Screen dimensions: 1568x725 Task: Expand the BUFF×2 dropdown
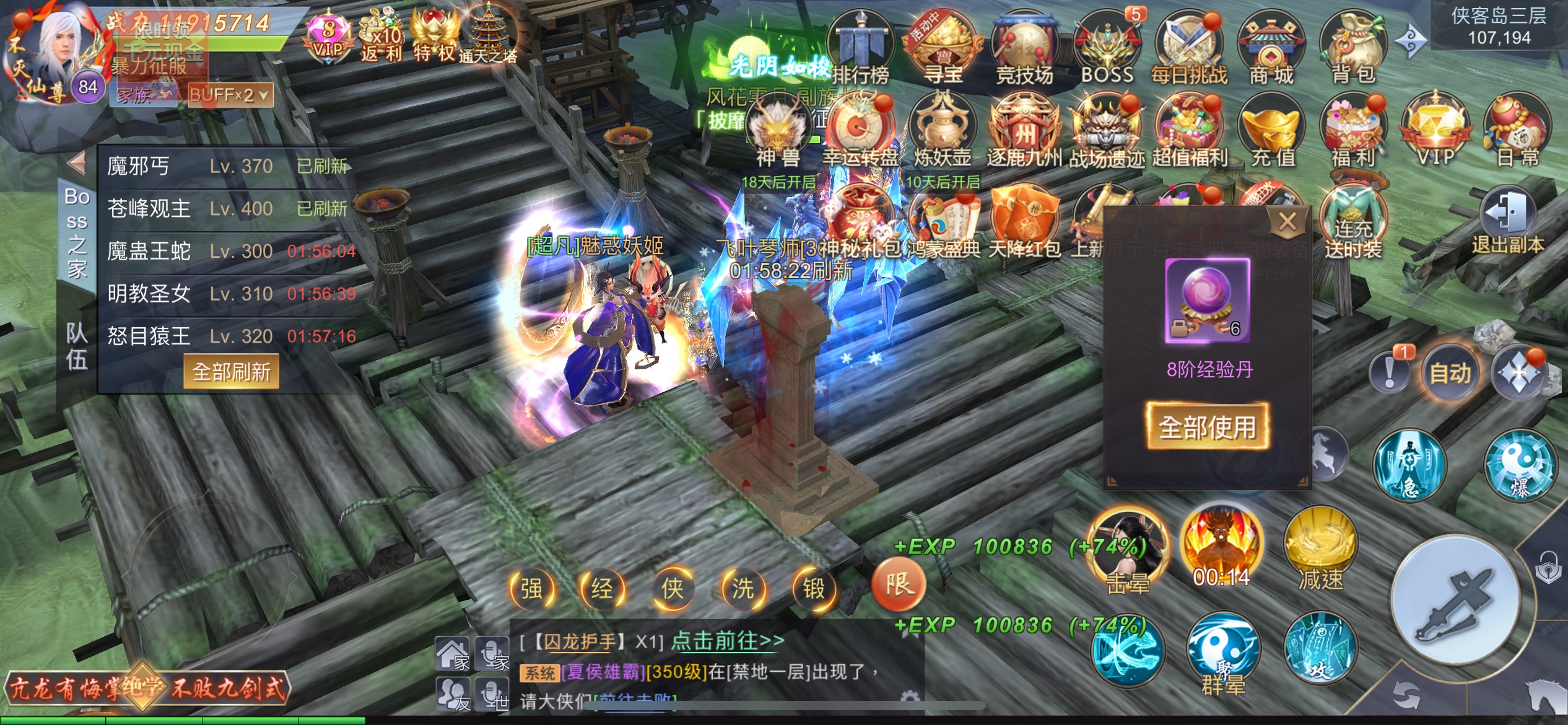click(x=229, y=95)
